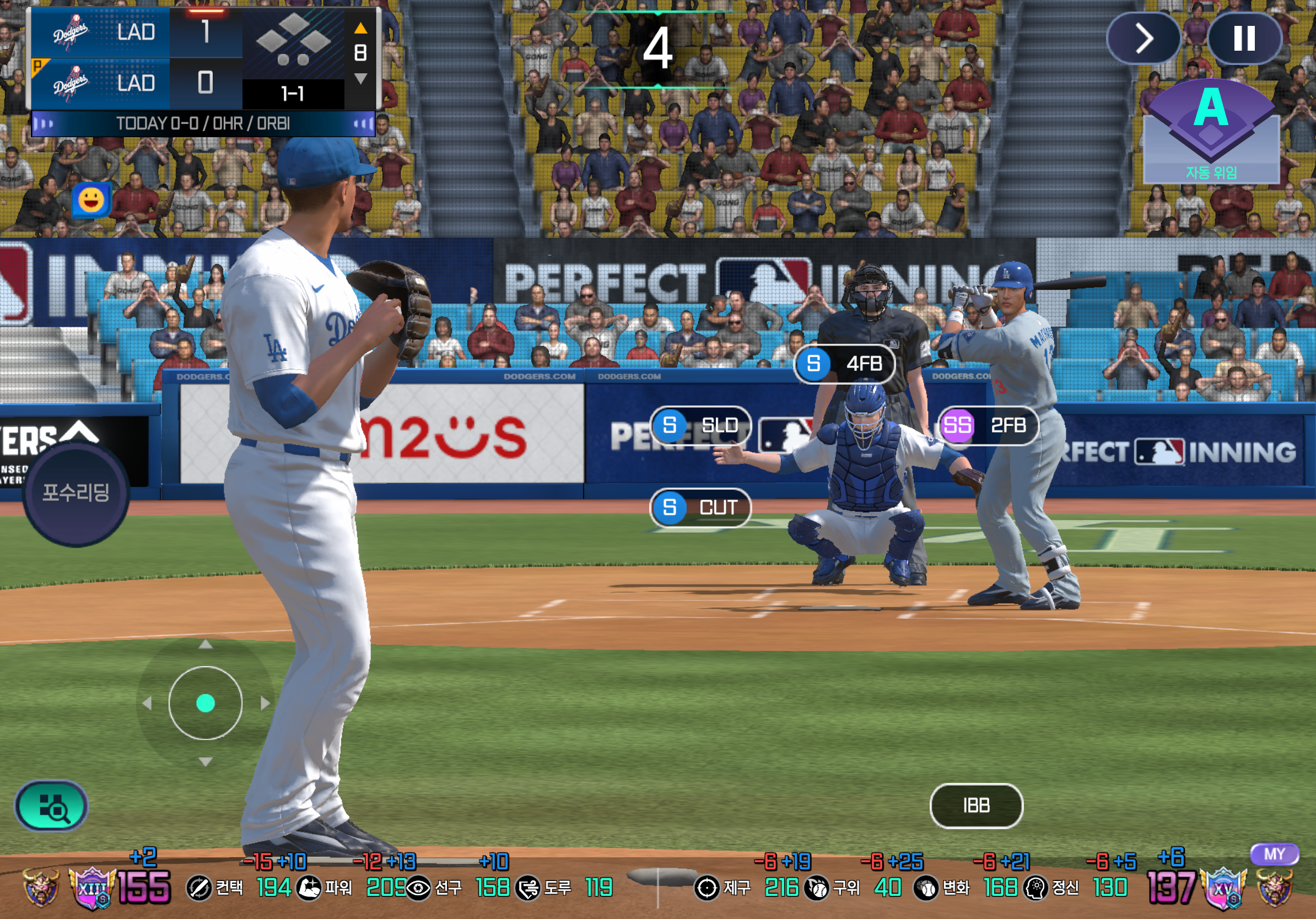Select the 4FB pitch option
Screen dimensions: 1316x919
point(844,364)
